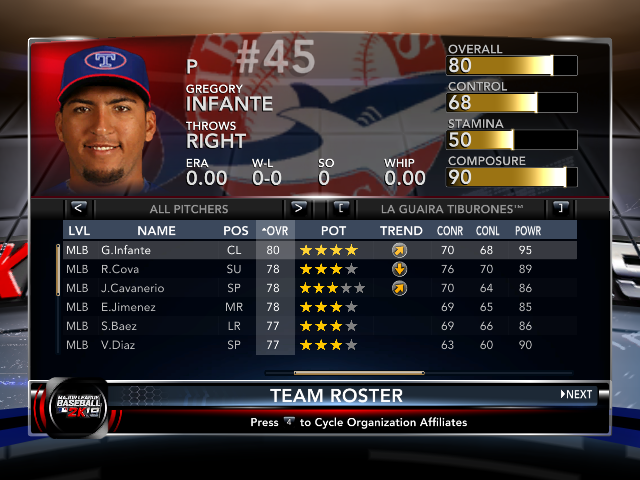Viewport: 640px width, 480px height.
Task: Sort the roster by POT column
Action: 333,231
